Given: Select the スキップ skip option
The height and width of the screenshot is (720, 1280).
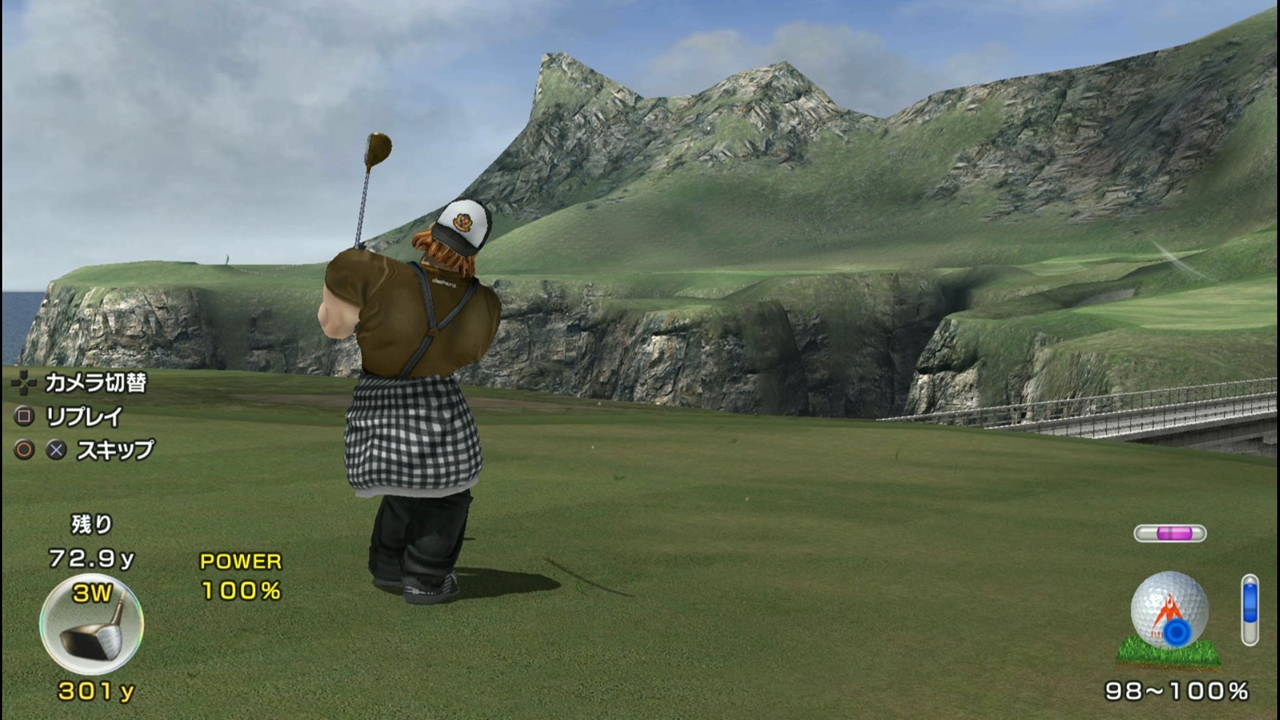Looking at the screenshot, I should pyautogui.click(x=115, y=450).
